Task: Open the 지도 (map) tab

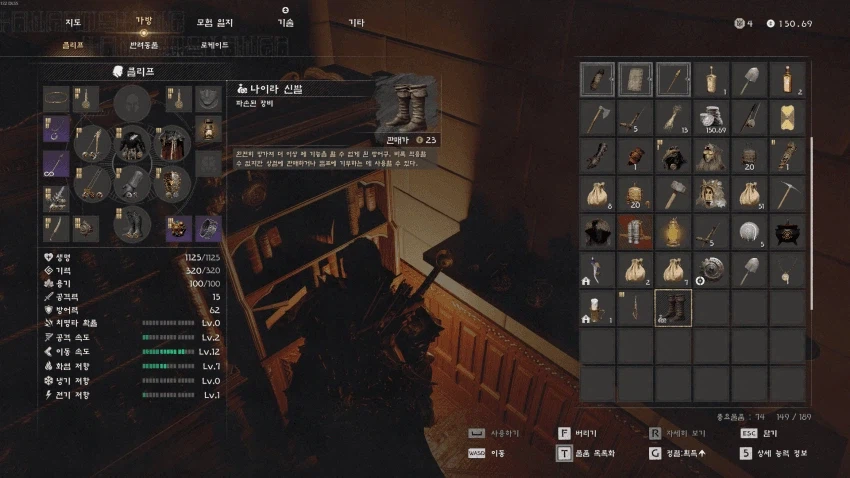Action: (x=73, y=21)
